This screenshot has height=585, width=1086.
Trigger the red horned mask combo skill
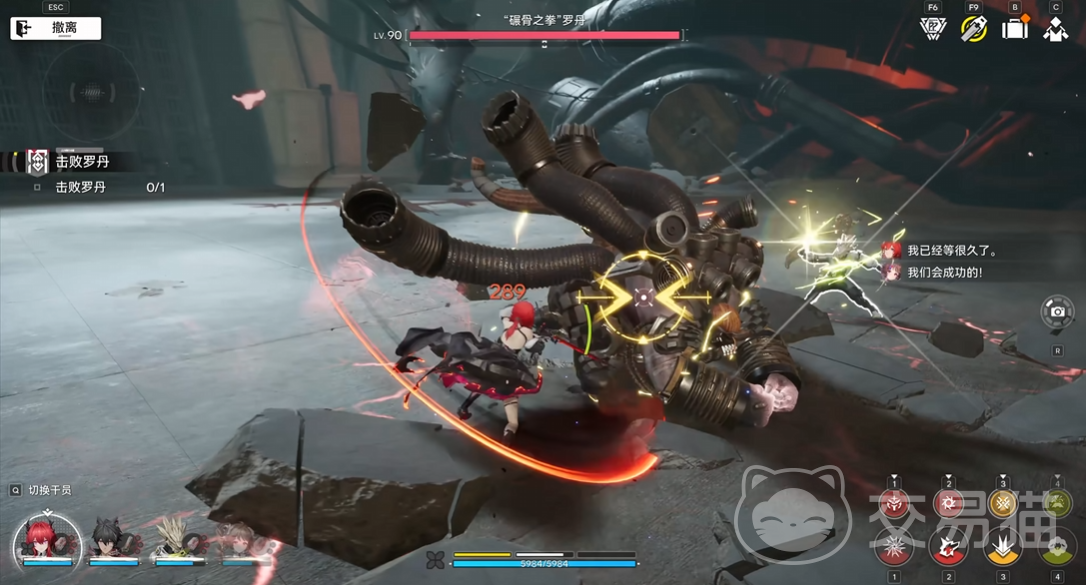(893, 504)
